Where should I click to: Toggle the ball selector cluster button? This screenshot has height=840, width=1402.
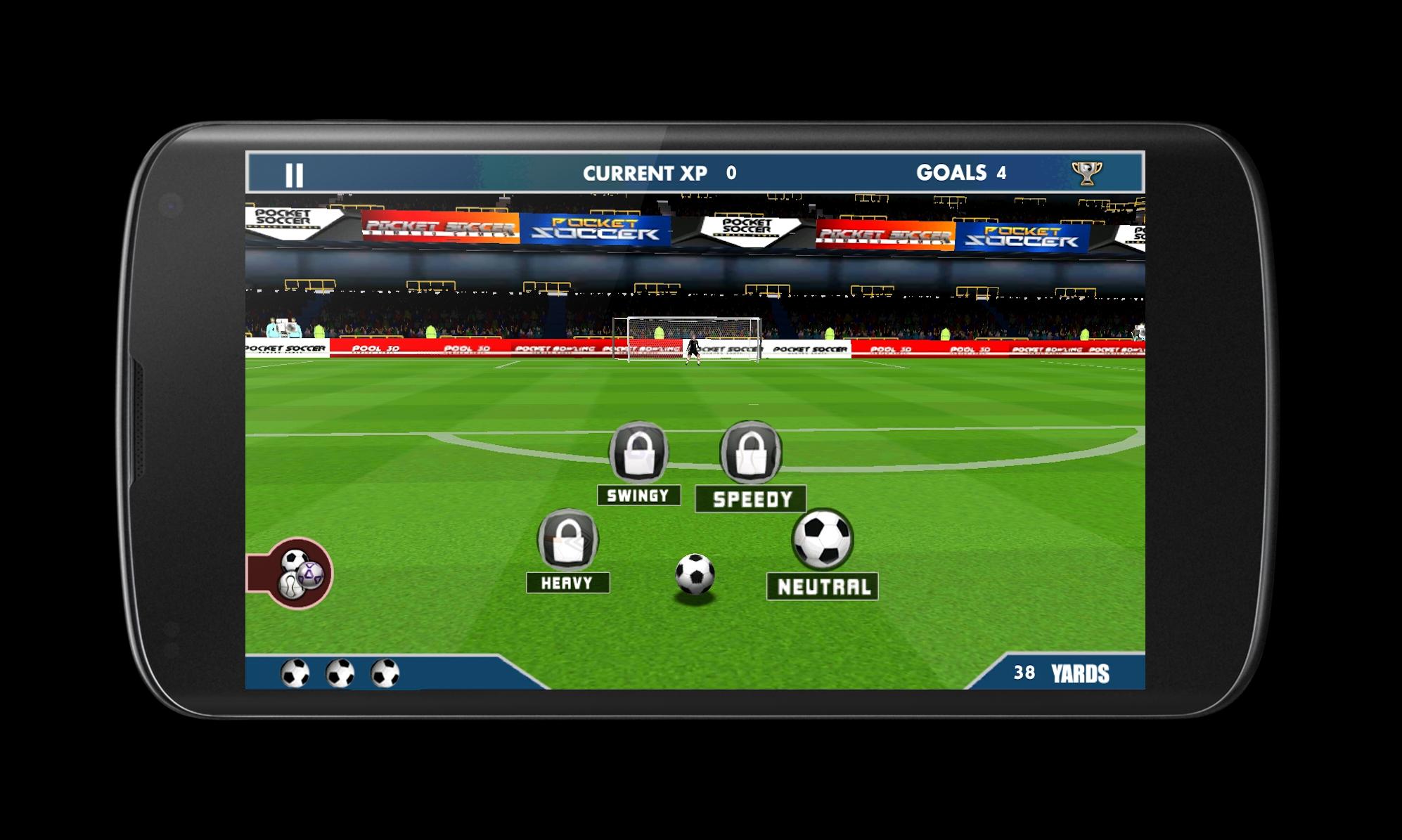point(298,574)
